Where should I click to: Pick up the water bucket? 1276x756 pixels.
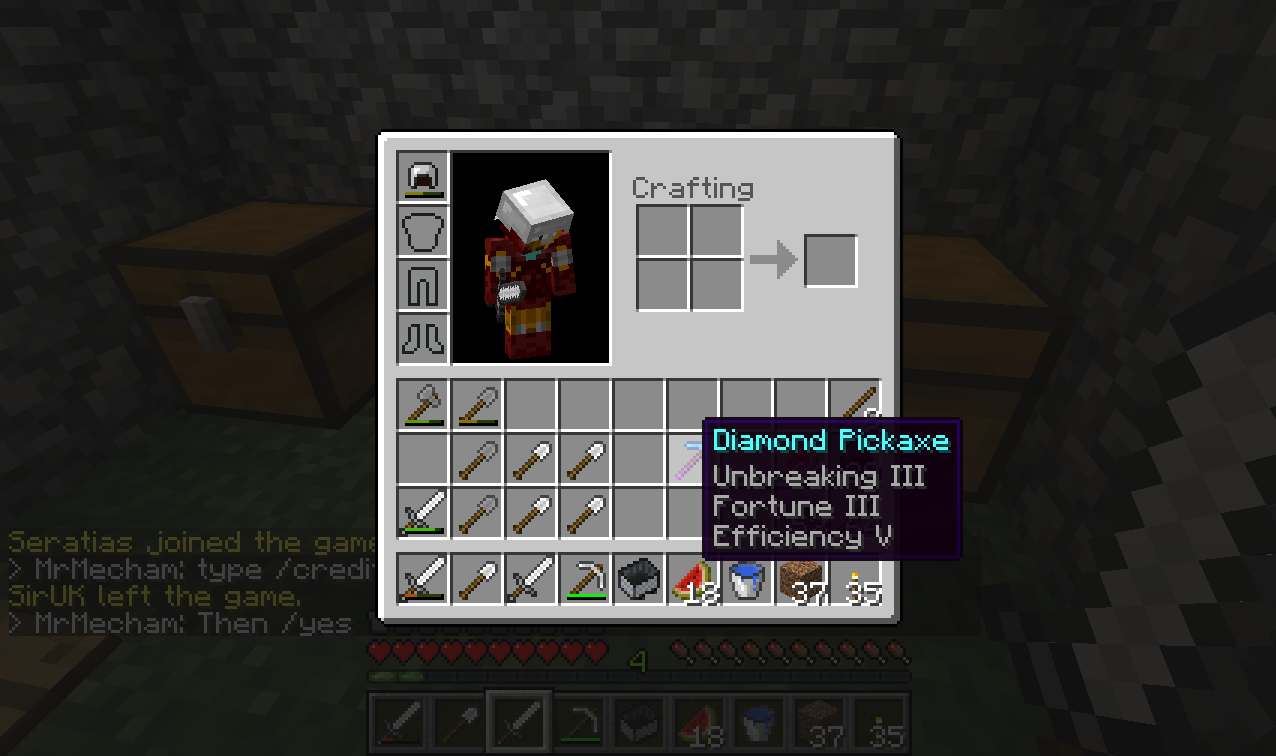(x=747, y=580)
